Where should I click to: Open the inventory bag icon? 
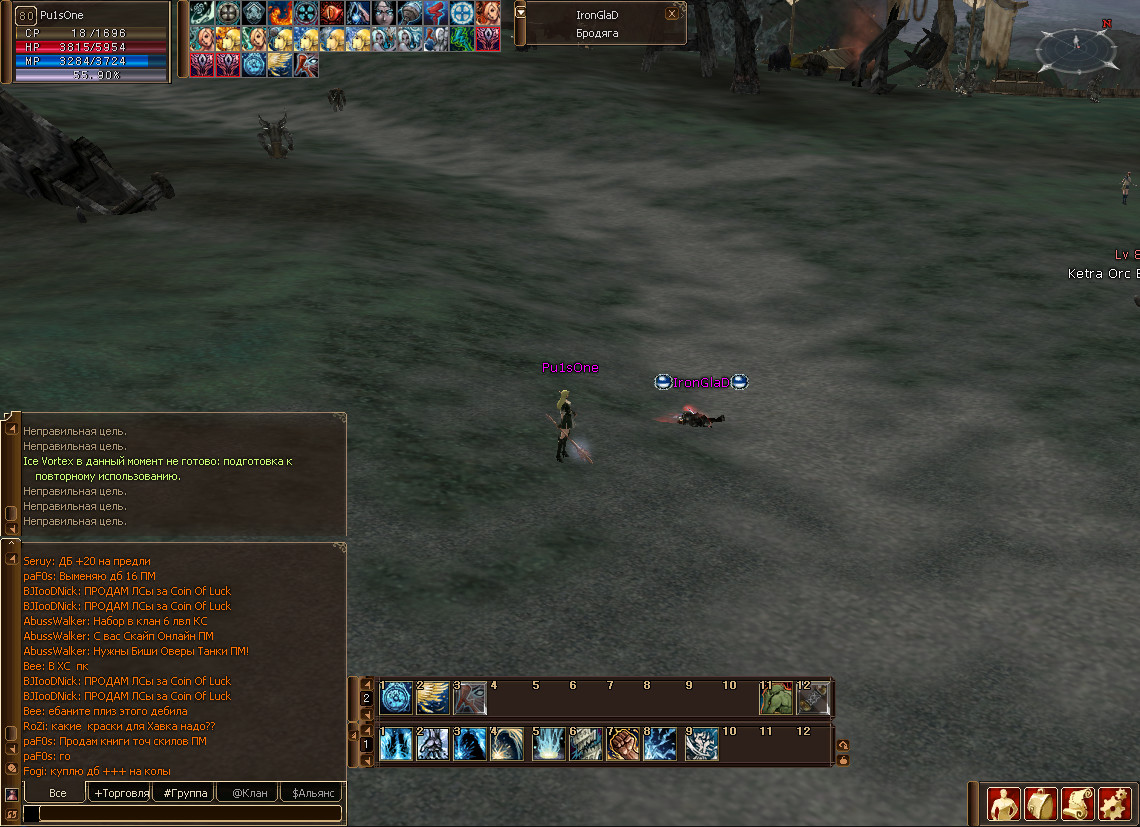[1040, 803]
